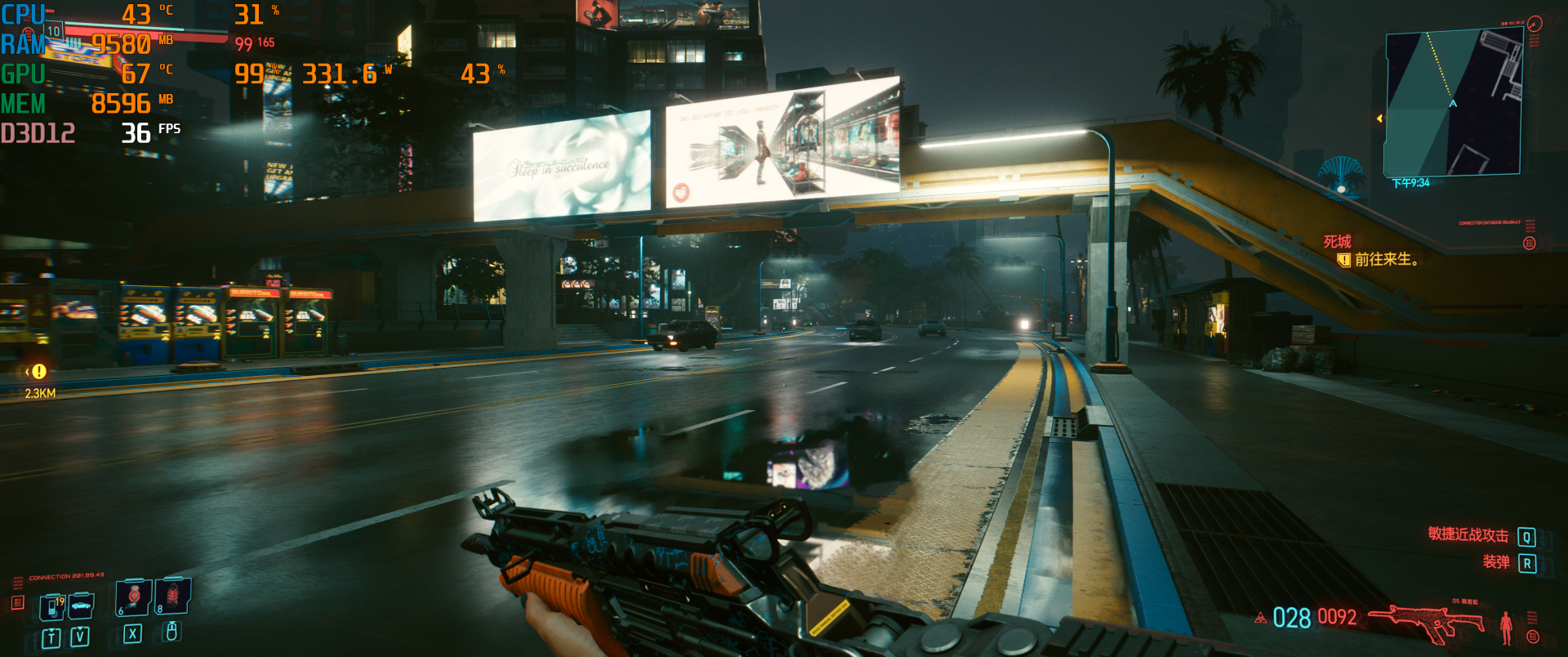Open the minimap in the corner

coord(1453,104)
